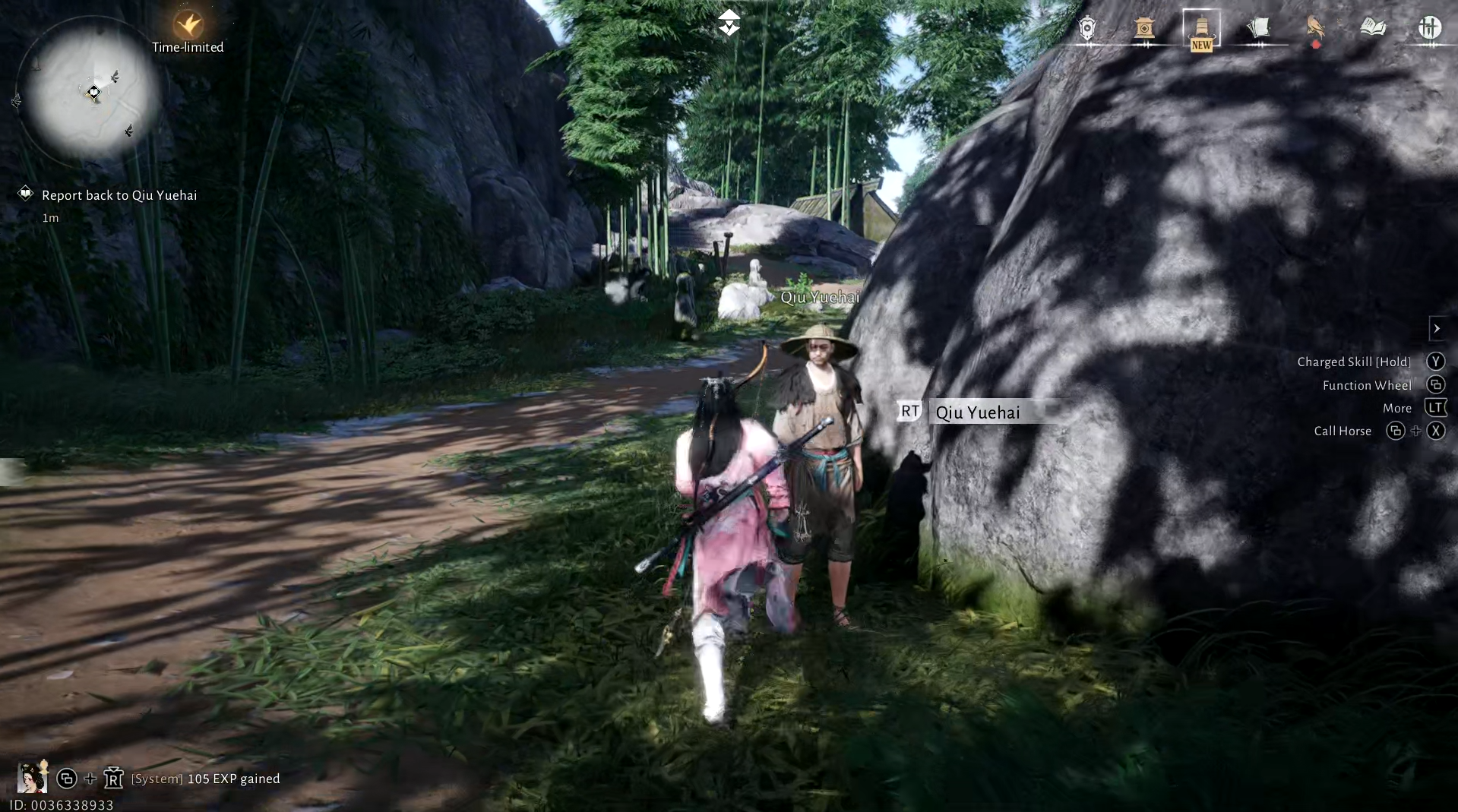Open the open-book journal icon
This screenshot has height=812, width=1458.
[x=1372, y=29]
